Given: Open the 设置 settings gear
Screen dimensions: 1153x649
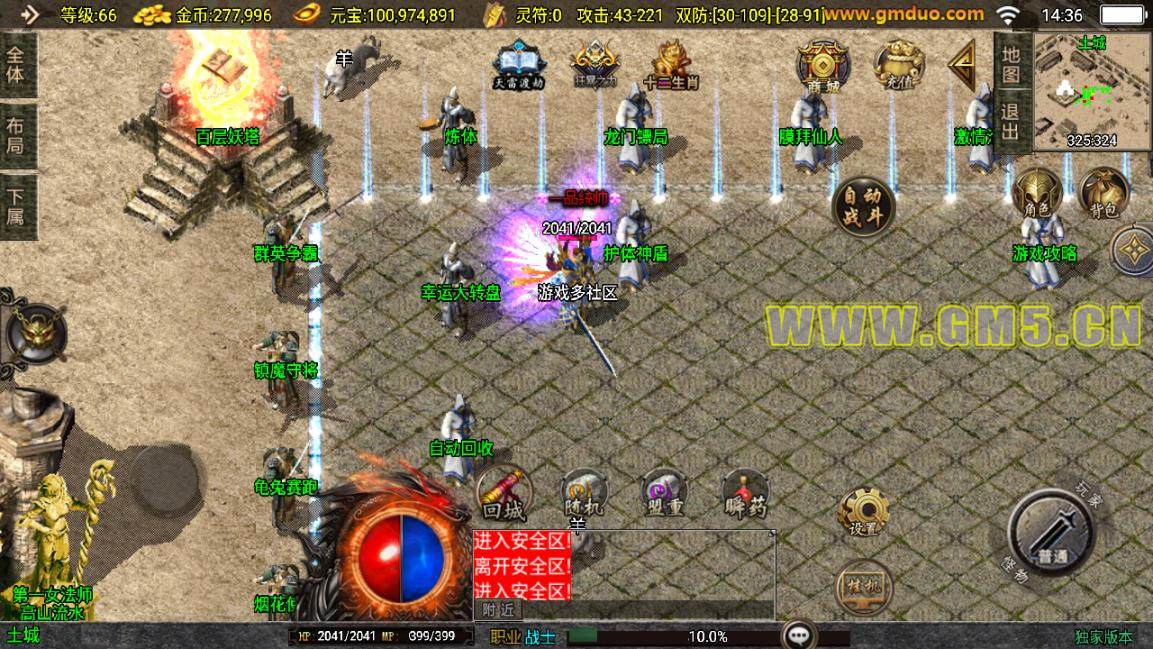Looking at the screenshot, I should pyautogui.click(x=862, y=512).
